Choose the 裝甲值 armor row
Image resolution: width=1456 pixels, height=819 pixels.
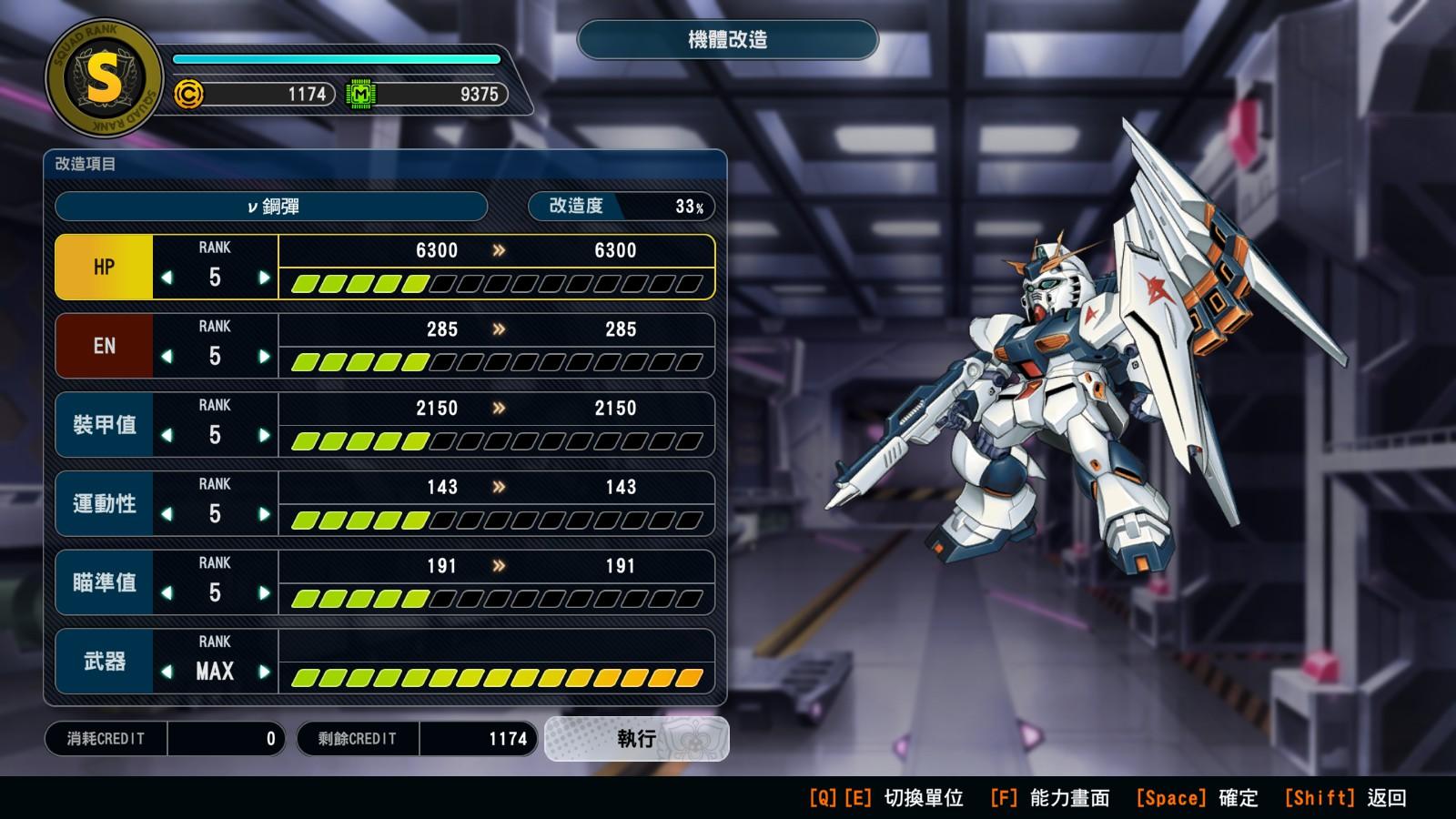[x=104, y=425]
